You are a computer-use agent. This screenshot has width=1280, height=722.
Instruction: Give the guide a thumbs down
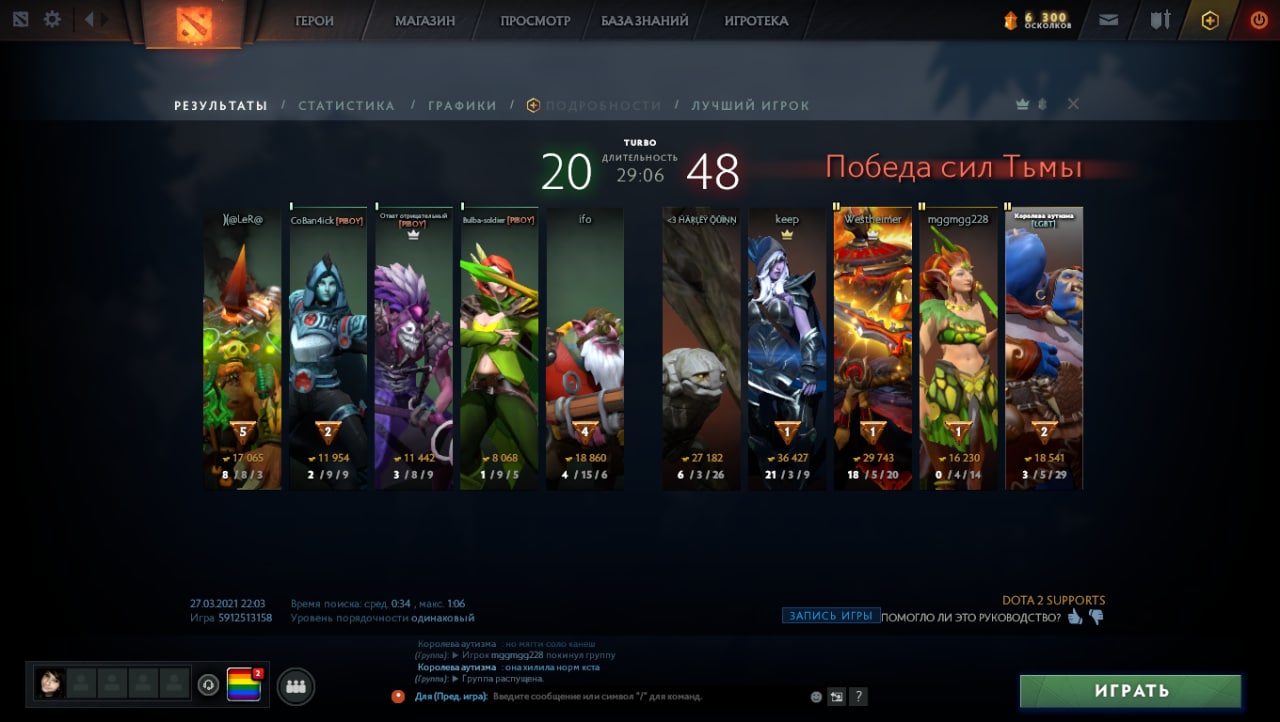click(1096, 617)
